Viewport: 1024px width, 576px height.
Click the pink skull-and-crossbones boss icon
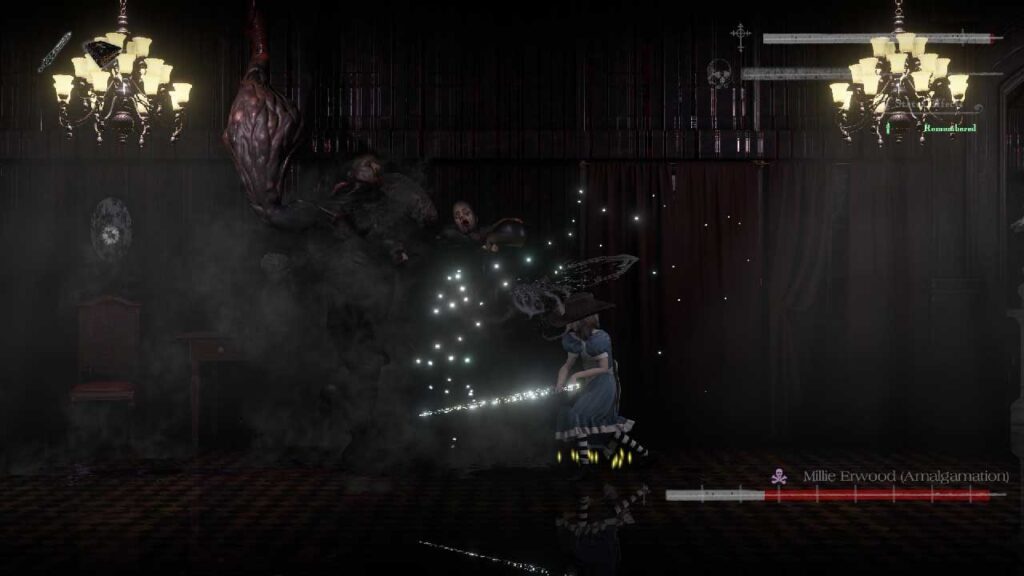pos(779,477)
